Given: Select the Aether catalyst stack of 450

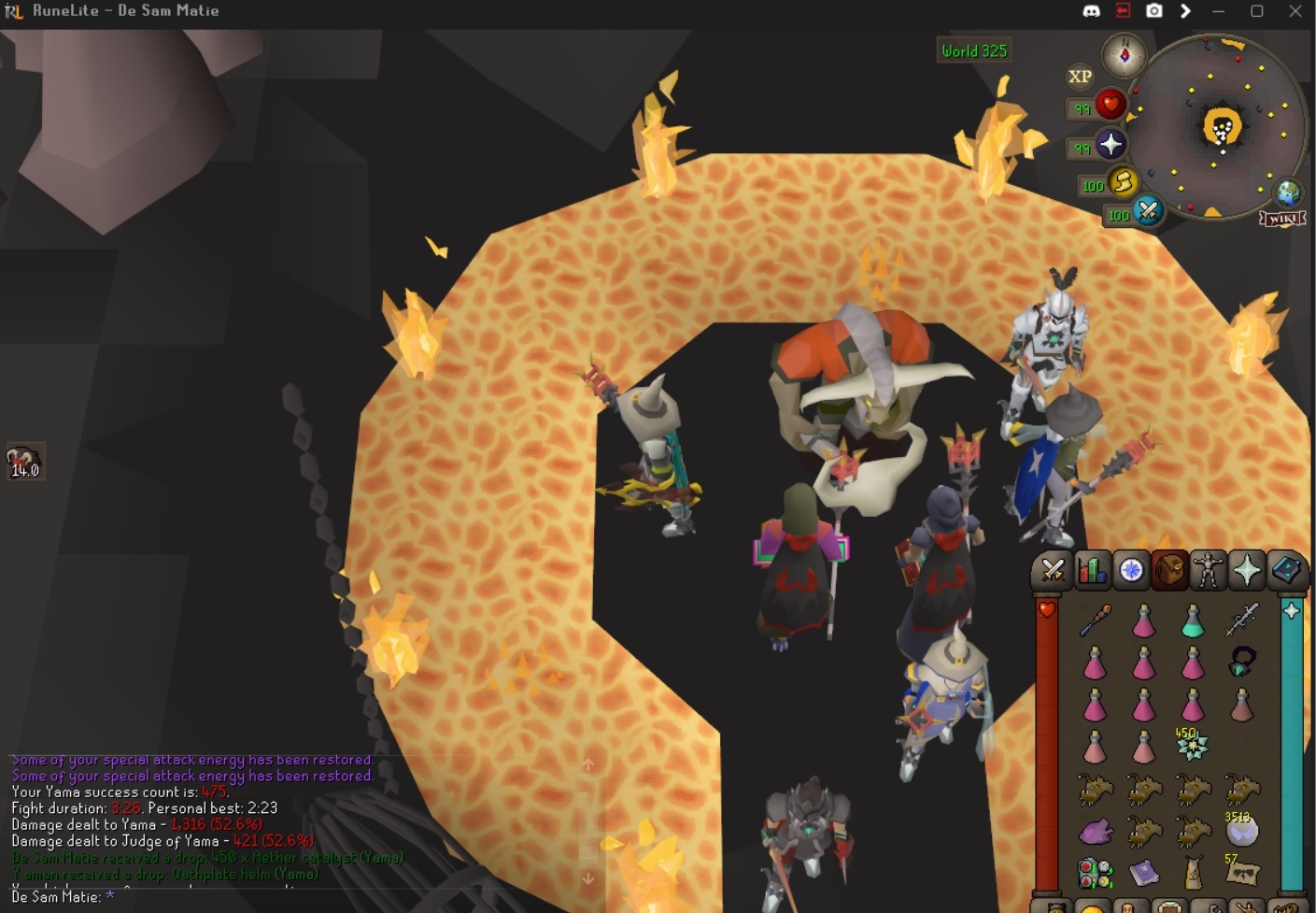Looking at the screenshot, I should coord(1193,745).
